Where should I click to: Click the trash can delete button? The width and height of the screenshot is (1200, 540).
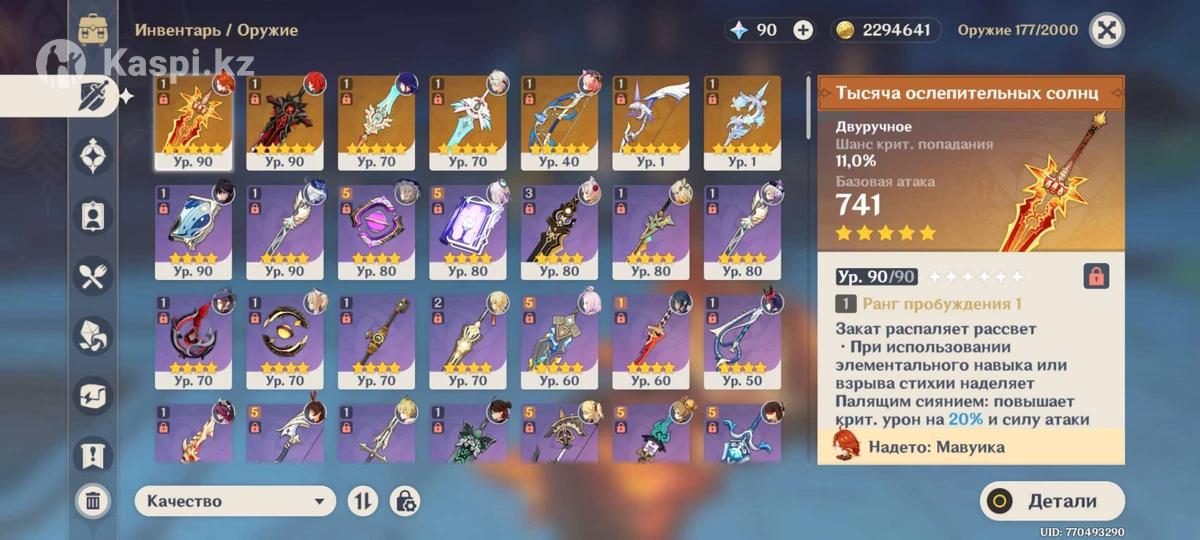point(92,500)
